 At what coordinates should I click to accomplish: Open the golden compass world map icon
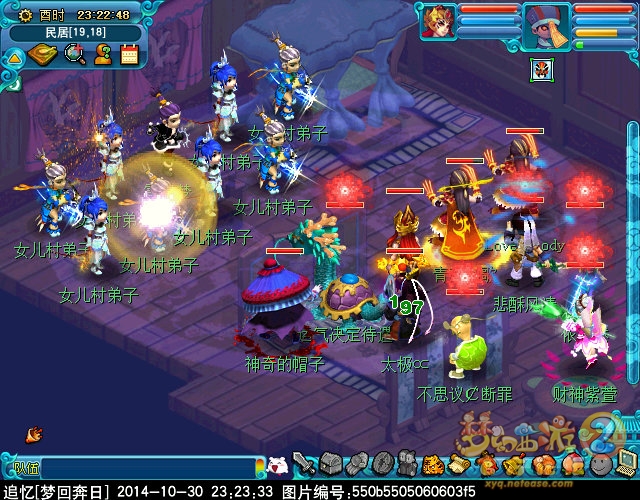click(x=45, y=55)
